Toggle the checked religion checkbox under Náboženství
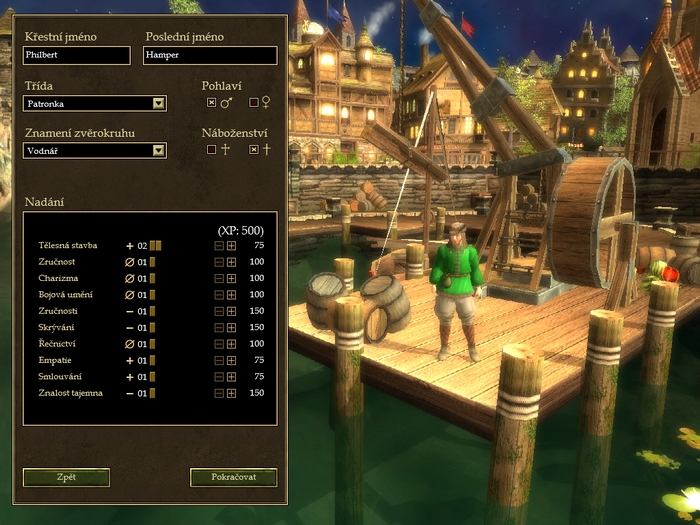This screenshot has width=700, height=525. pyautogui.click(x=254, y=150)
